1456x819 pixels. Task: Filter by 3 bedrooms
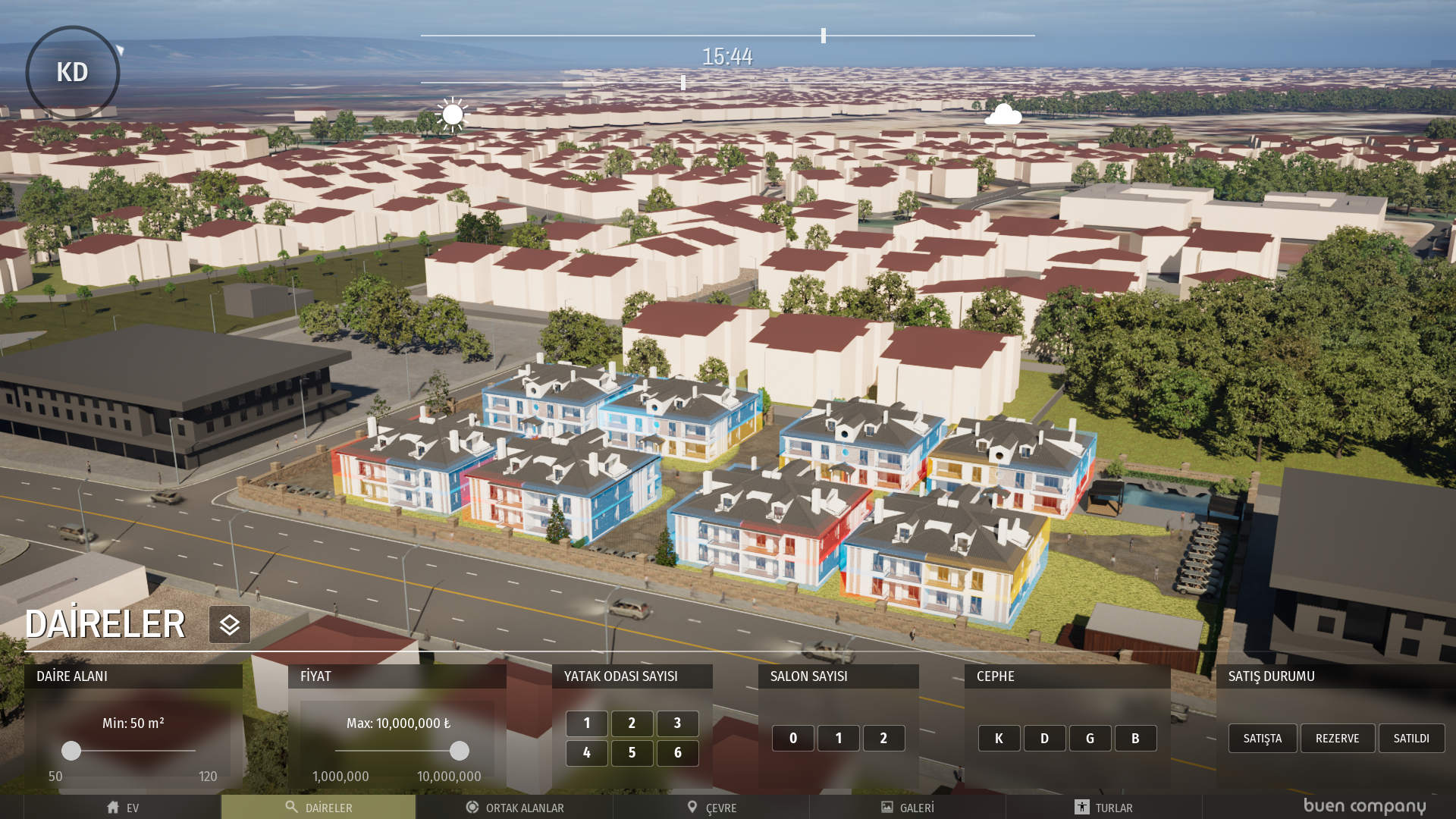coord(677,723)
